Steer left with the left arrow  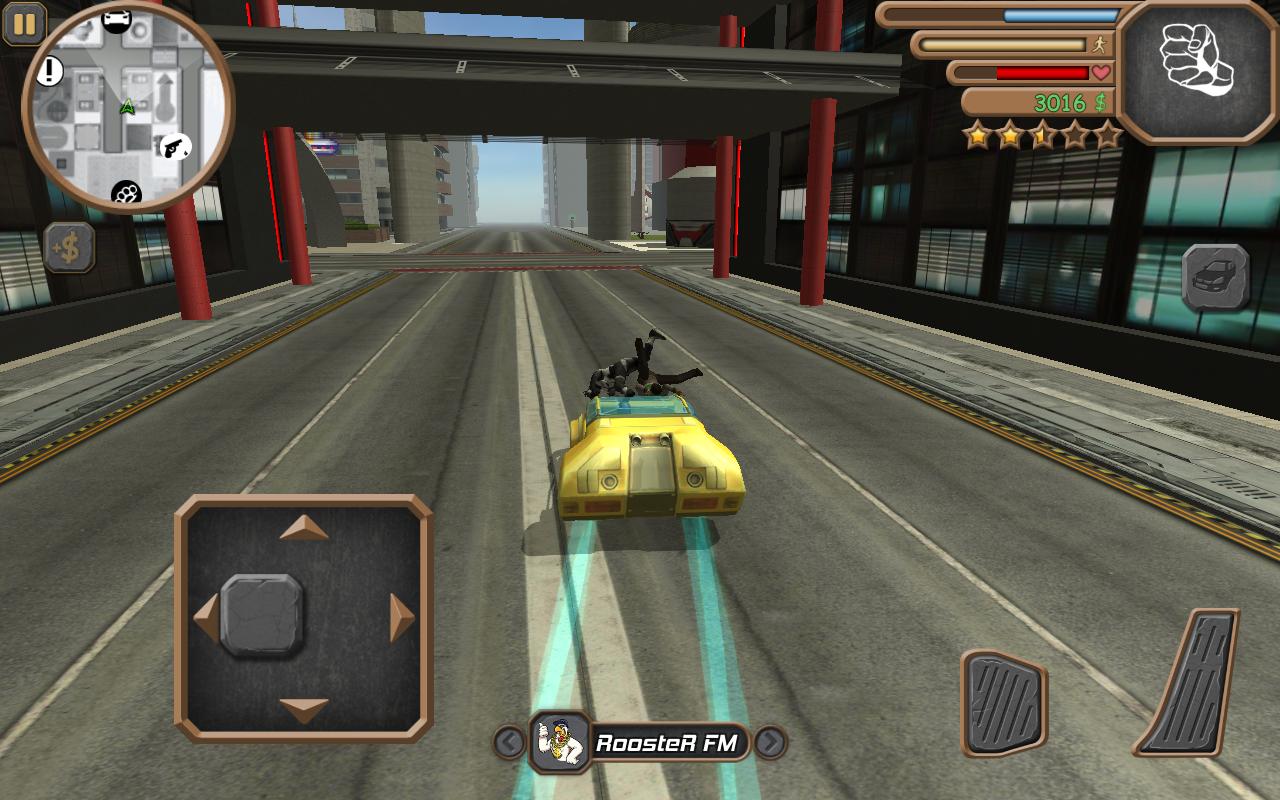206,616
